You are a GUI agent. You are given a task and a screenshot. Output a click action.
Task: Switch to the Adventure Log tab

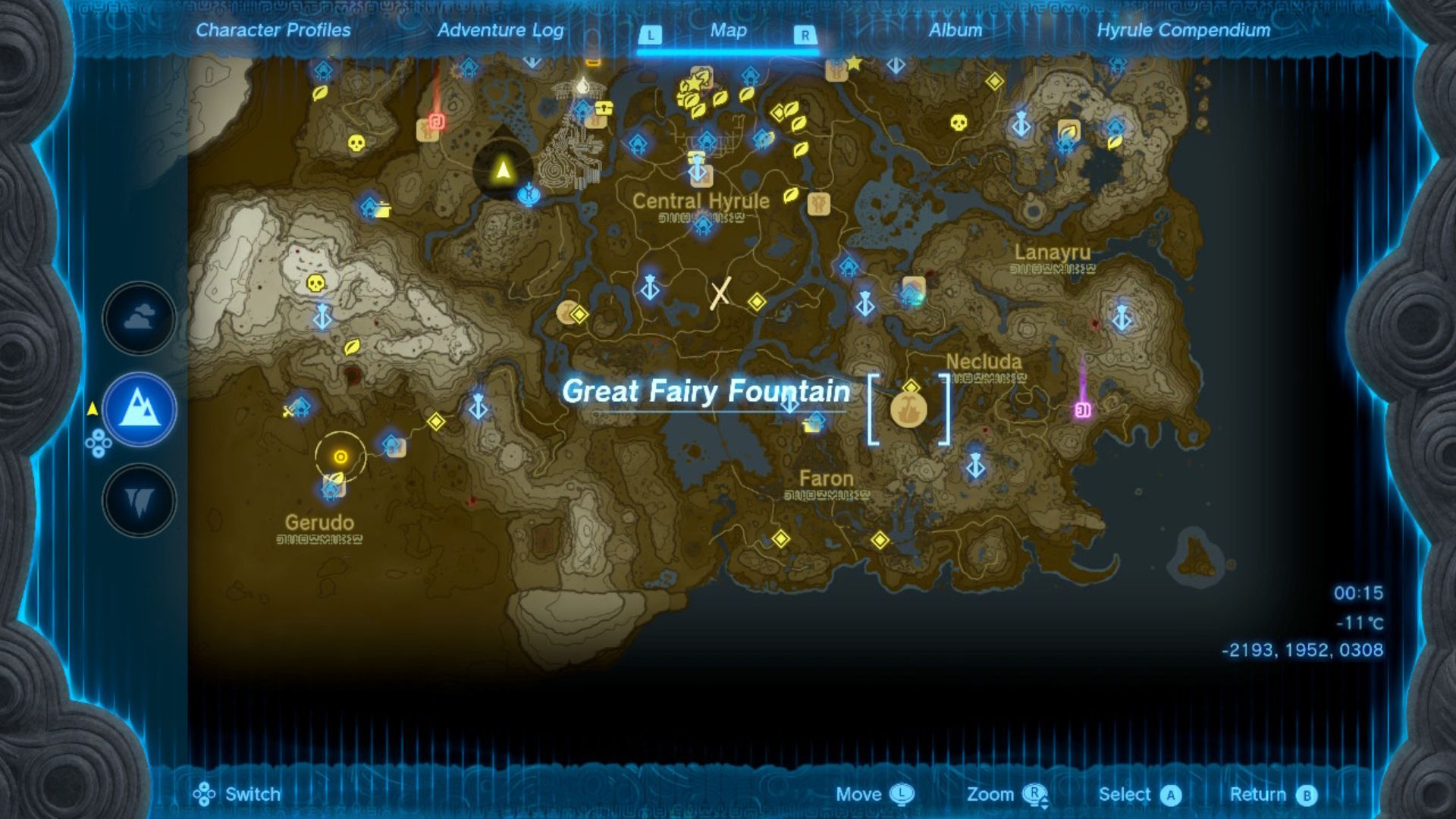[500, 31]
